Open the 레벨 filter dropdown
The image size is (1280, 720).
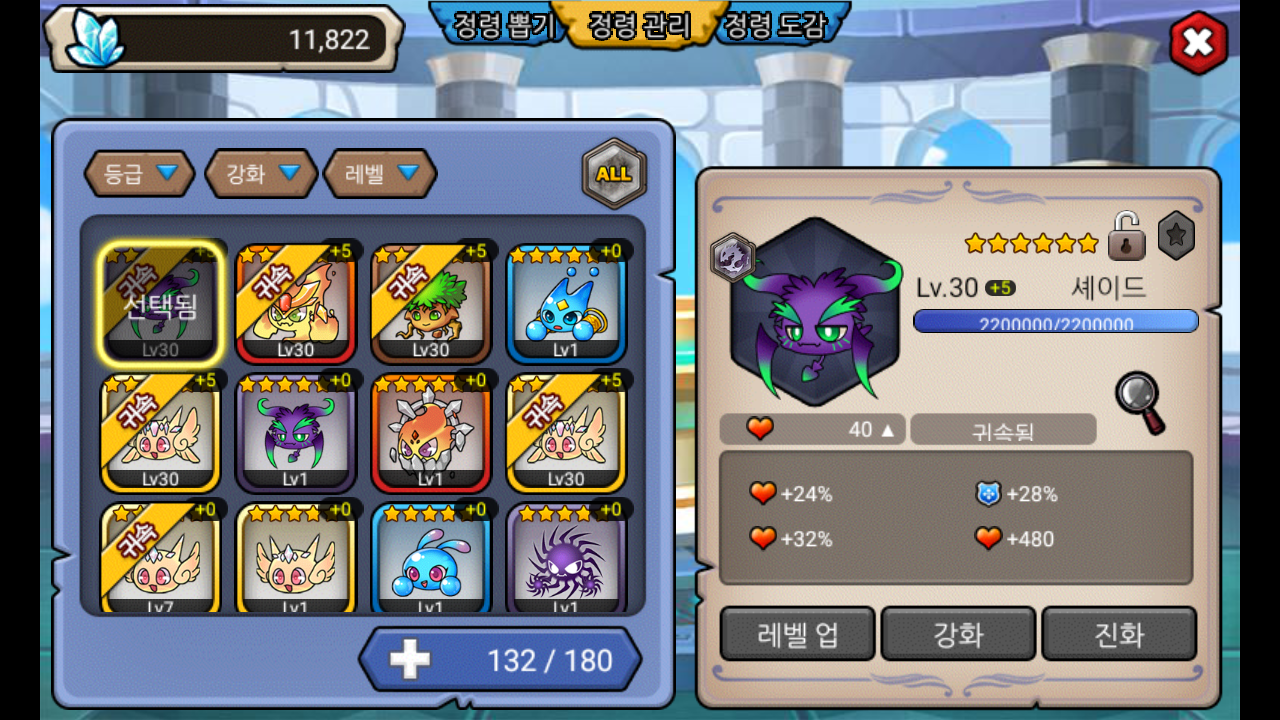(x=380, y=174)
